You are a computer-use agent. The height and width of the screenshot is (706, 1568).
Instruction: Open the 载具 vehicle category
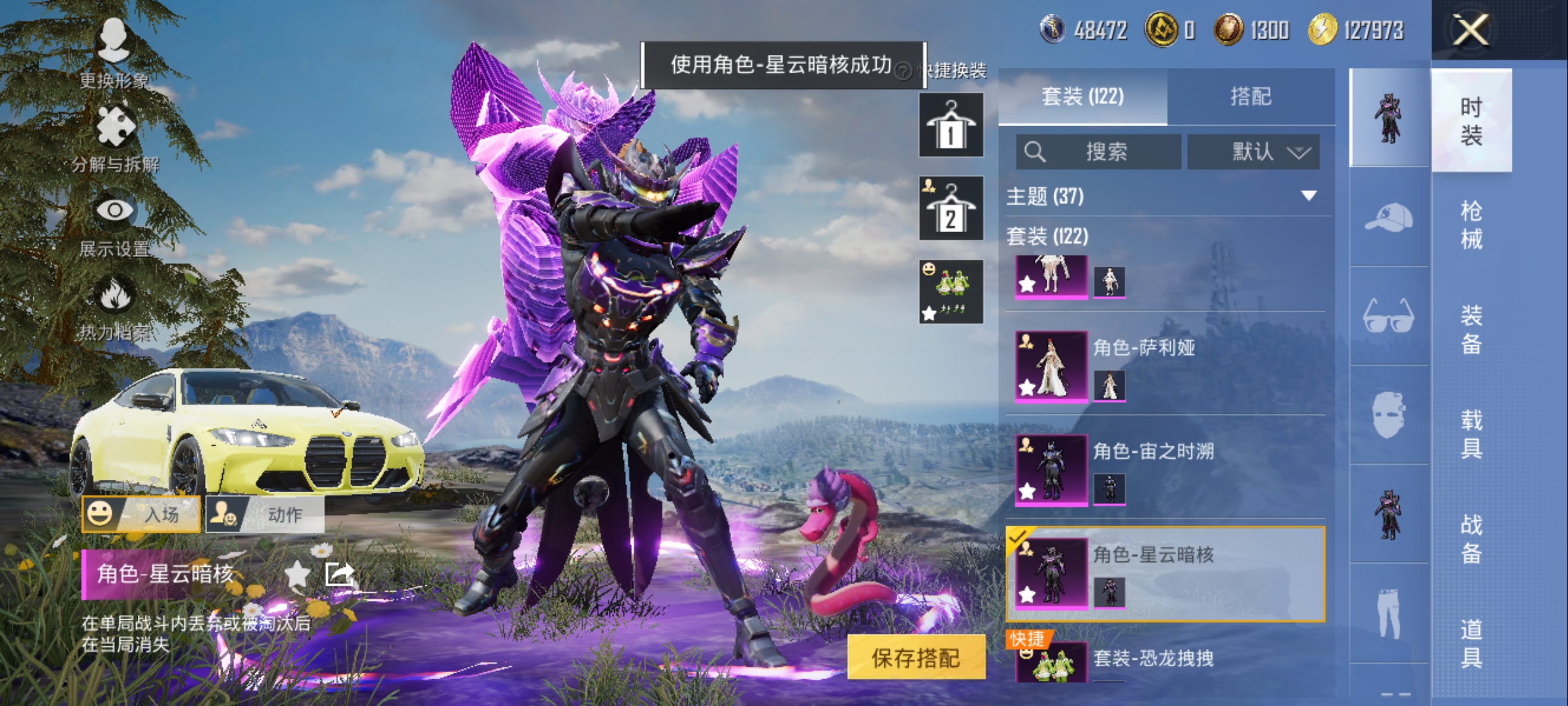point(1471,433)
